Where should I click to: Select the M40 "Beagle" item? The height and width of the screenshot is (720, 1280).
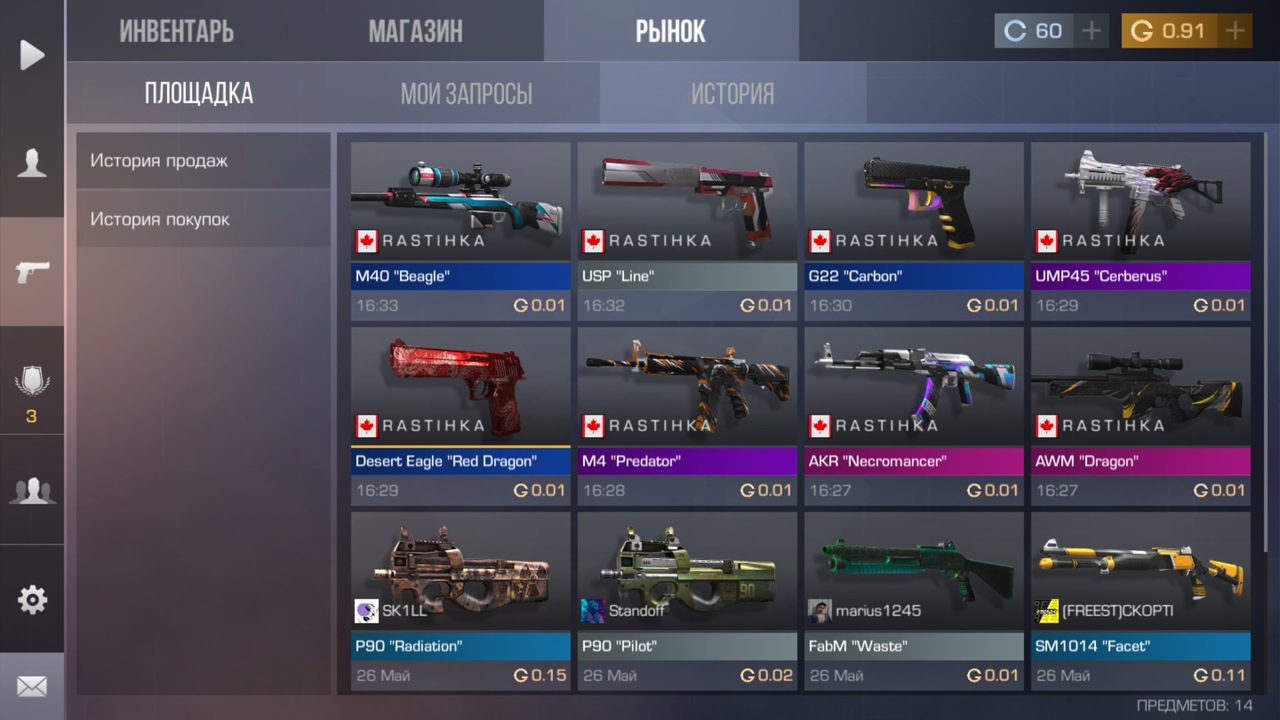460,230
